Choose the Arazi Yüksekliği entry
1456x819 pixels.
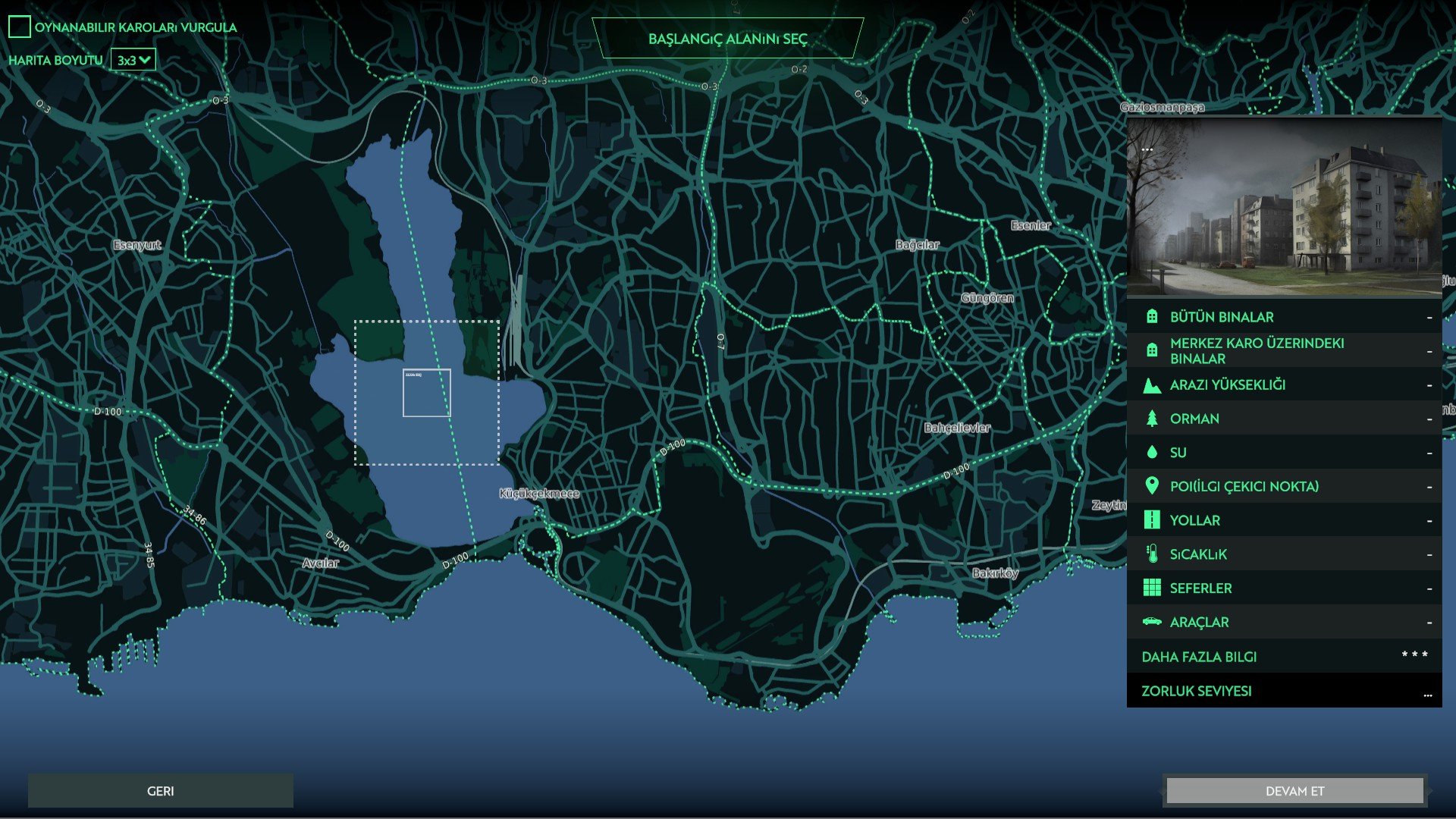(x=1284, y=384)
